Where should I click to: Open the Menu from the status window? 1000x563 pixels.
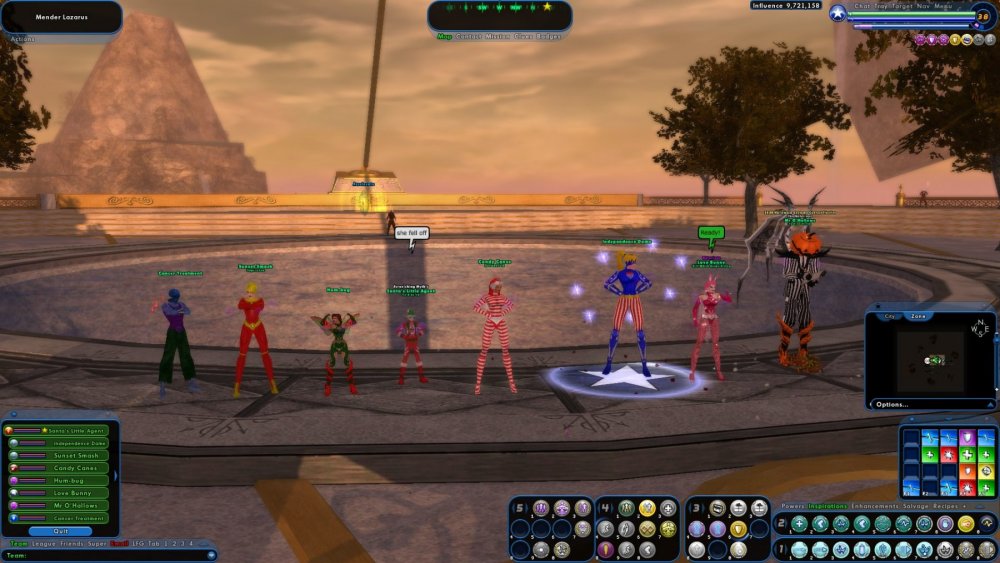pyautogui.click(x=943, y=6)
